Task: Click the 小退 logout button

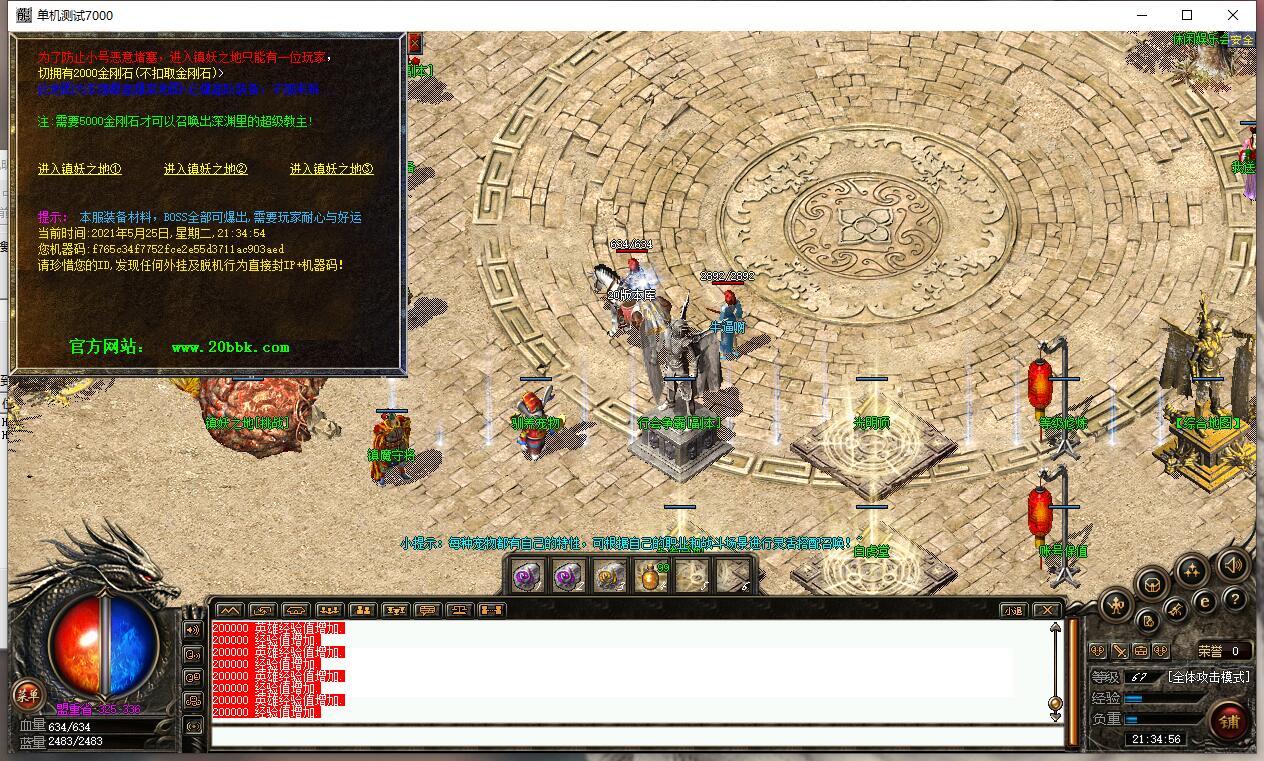Action: pos(1013,610)
